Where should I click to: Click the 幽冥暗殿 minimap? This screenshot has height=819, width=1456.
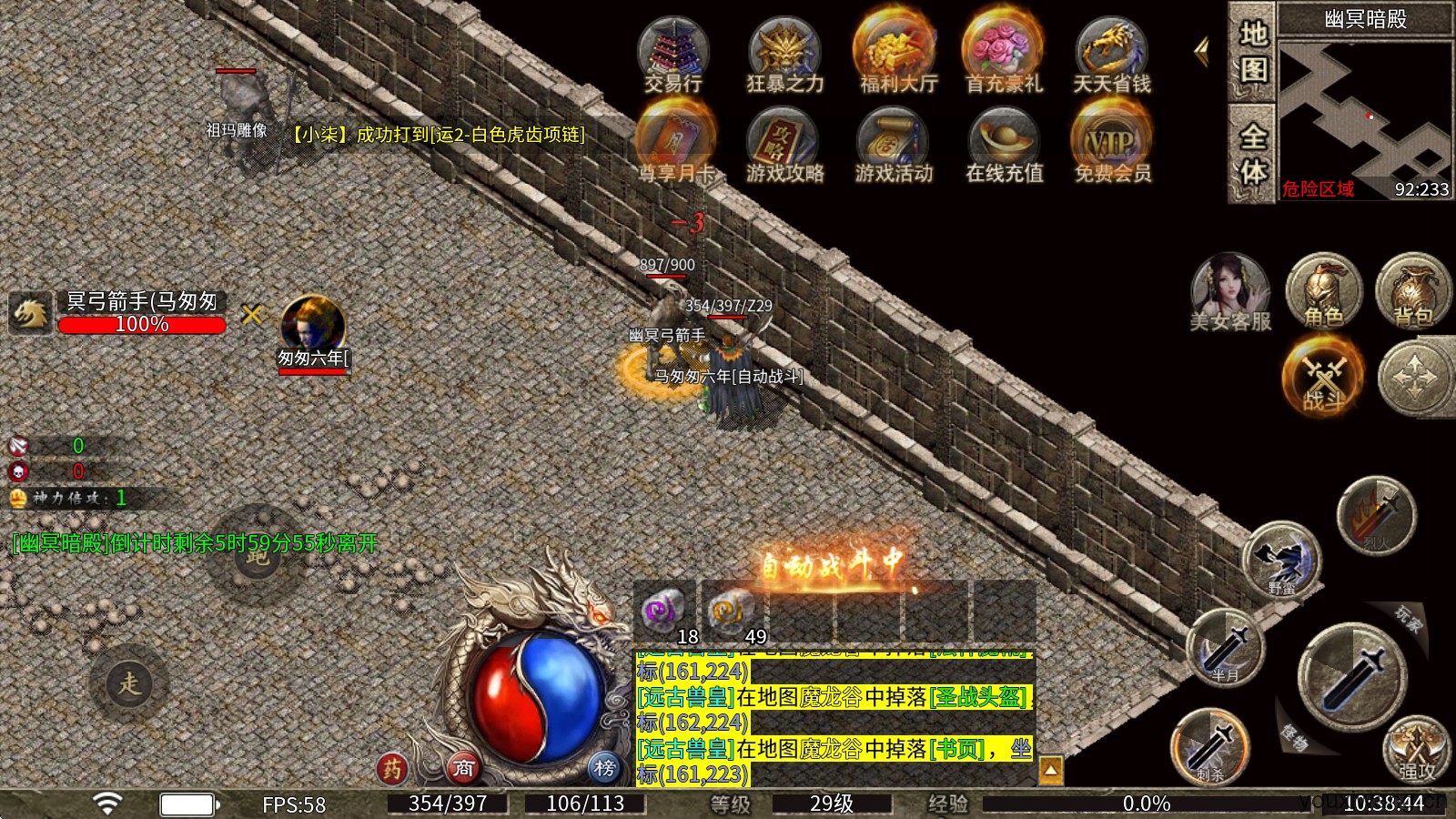(1365, 109)
